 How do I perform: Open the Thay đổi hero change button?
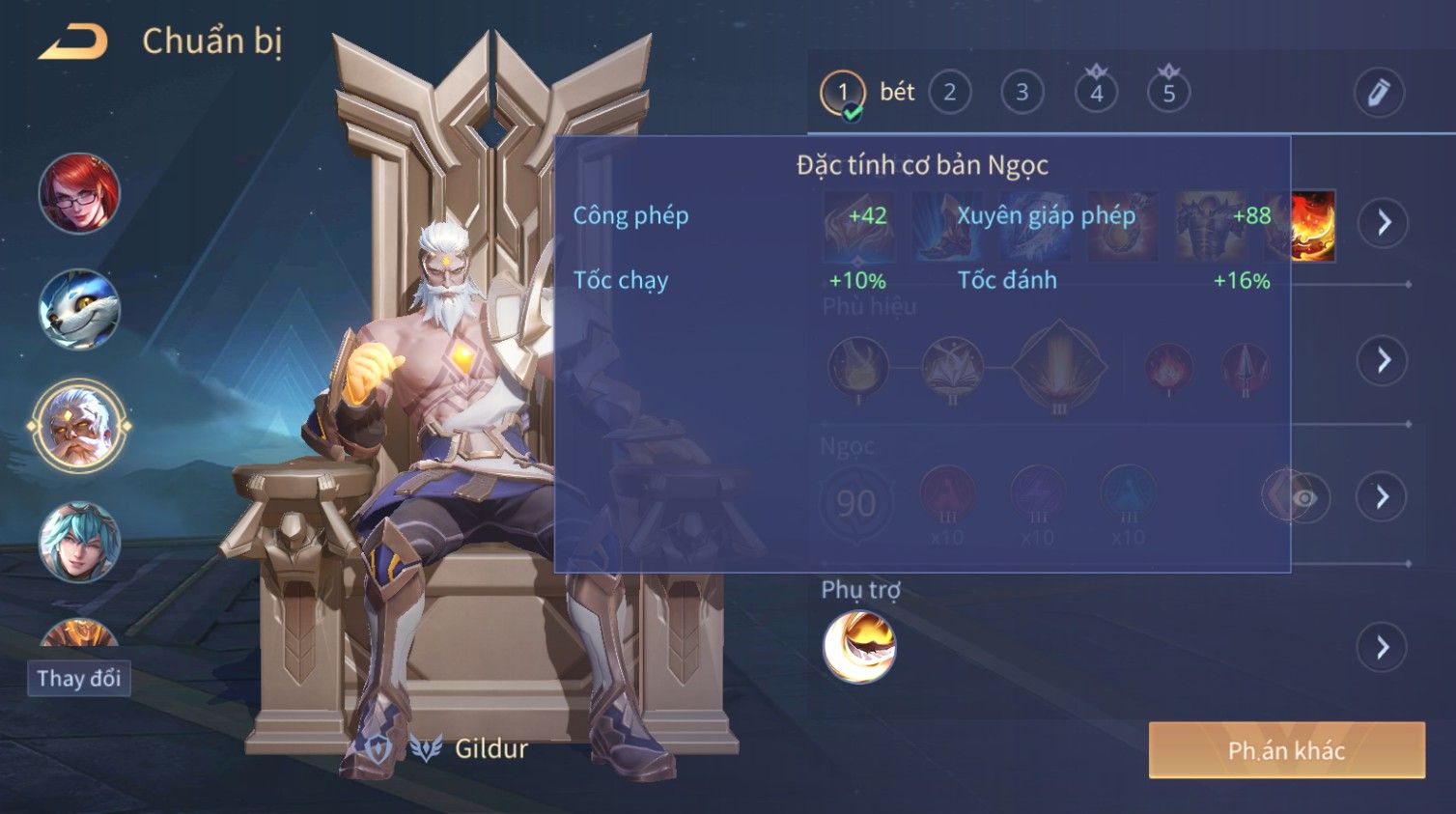[79, 679]
